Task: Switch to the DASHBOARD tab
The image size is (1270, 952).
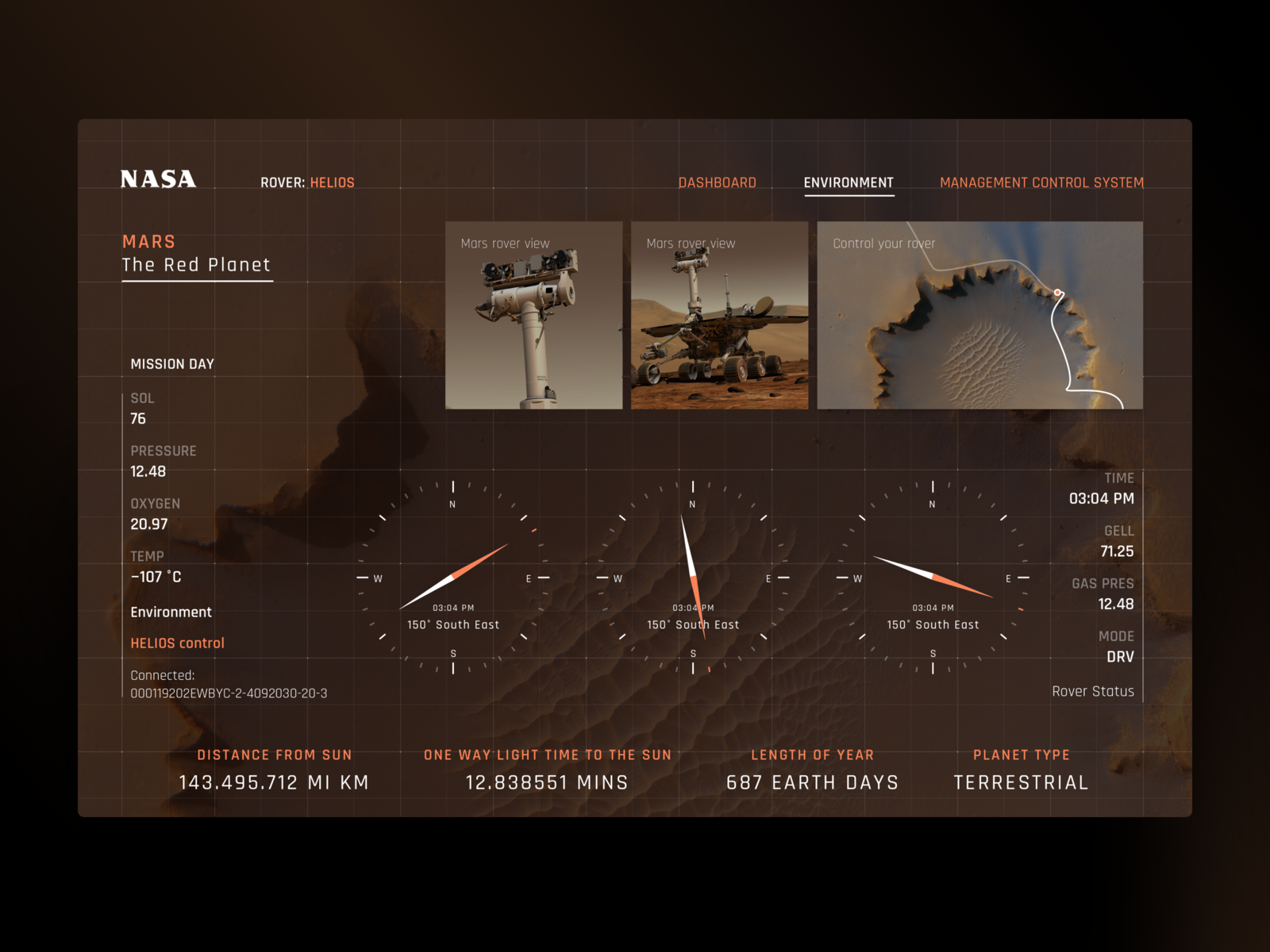Action: (716, 182)
